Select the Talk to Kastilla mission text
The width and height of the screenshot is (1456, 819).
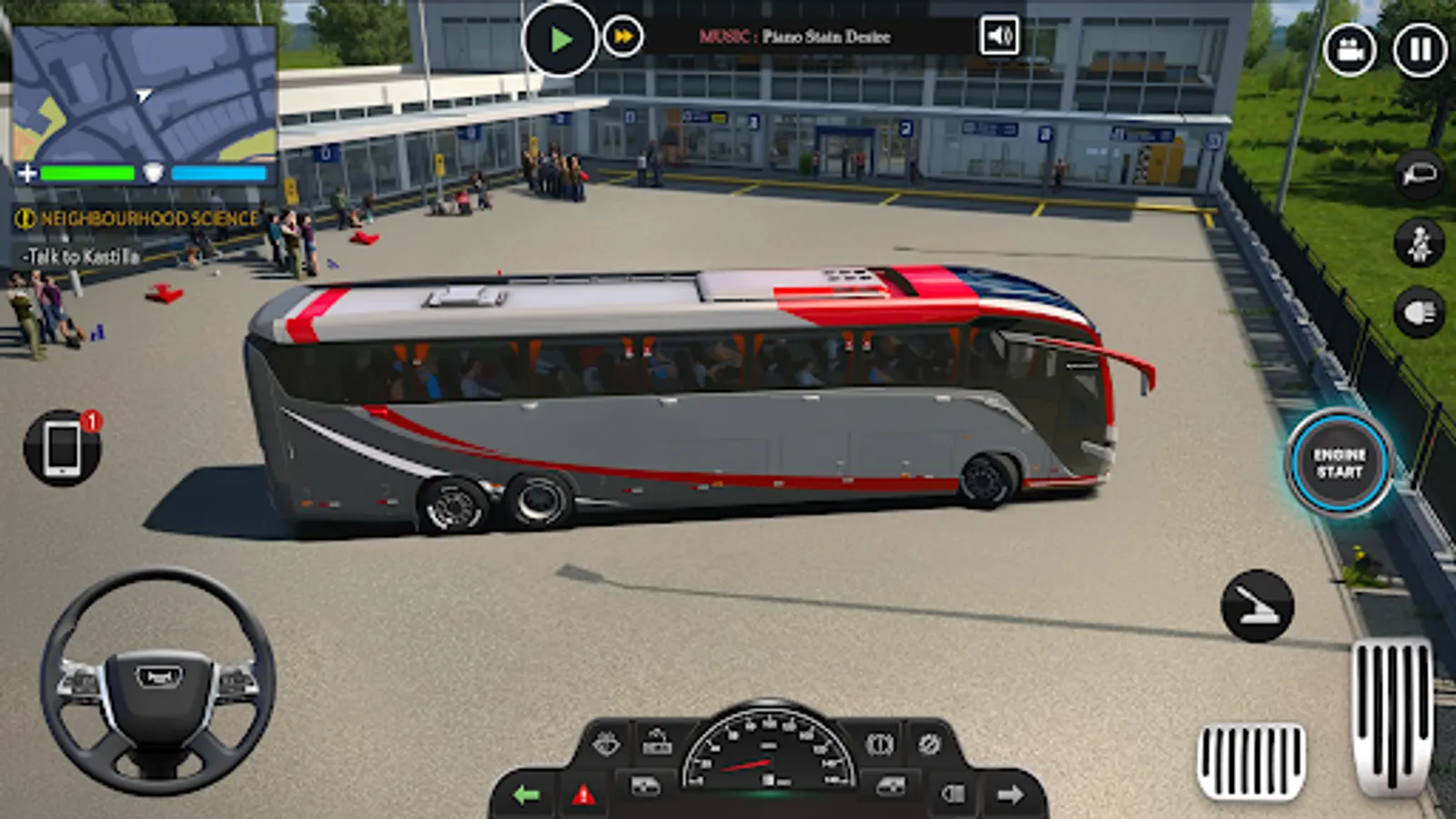pyautogui.click(x=82, y=255)
